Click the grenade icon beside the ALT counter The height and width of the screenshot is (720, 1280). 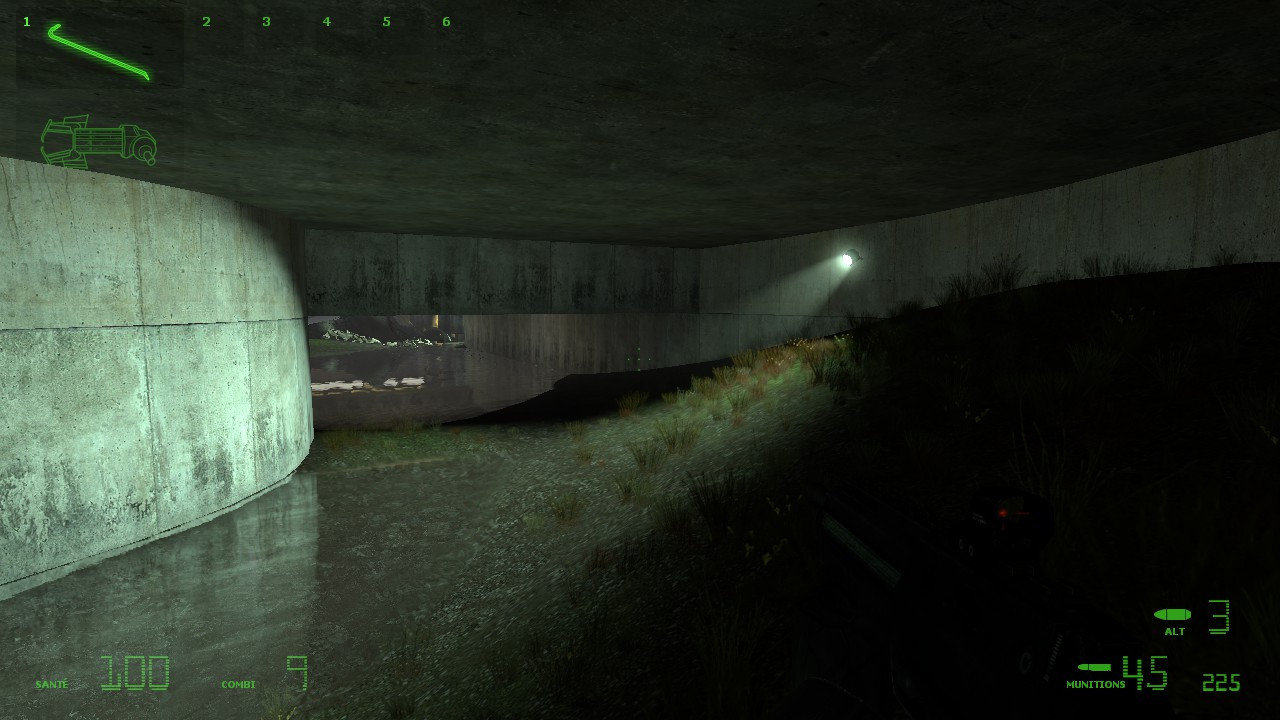point(1172,616)
